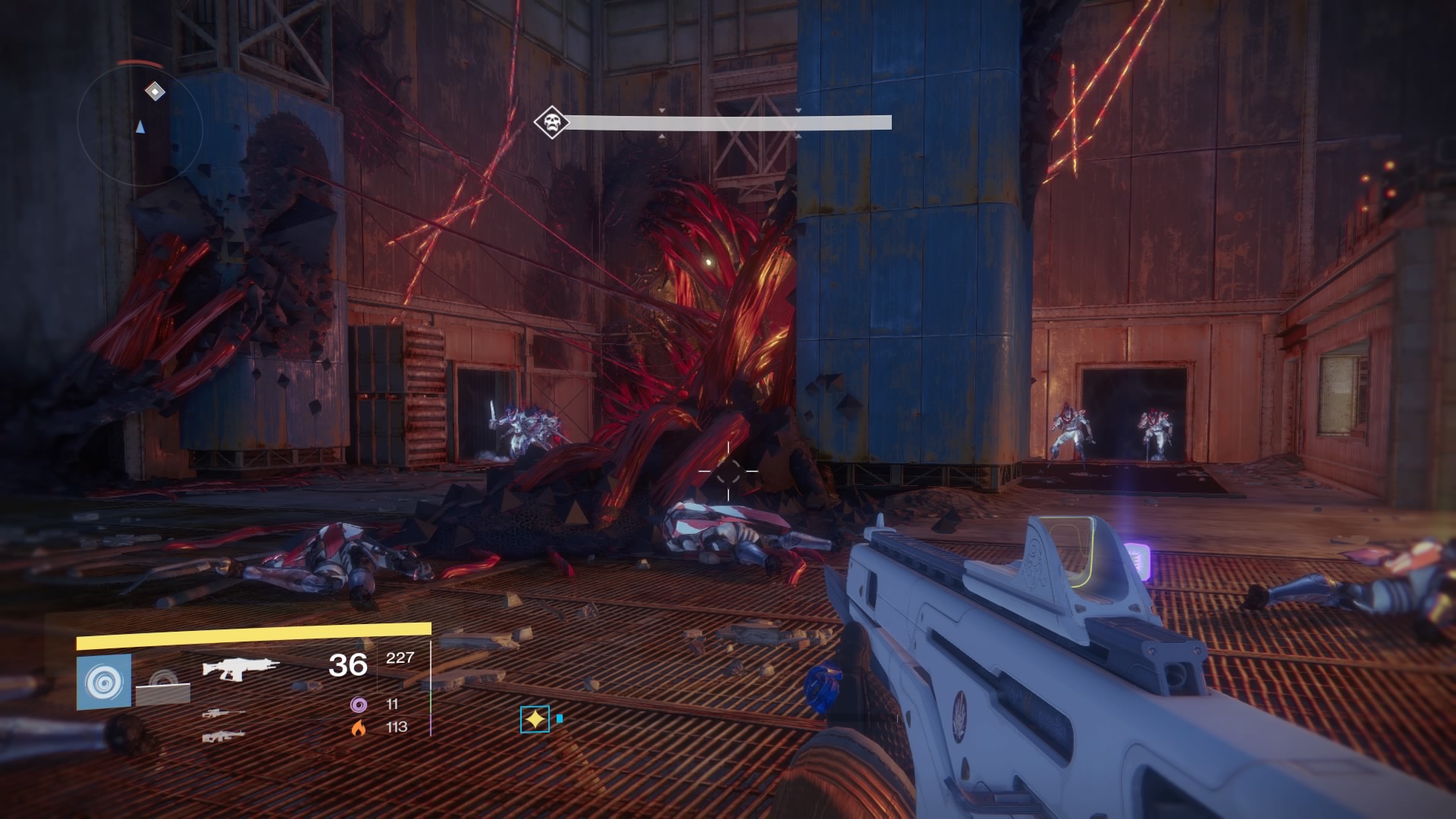Screen dimensions: 1456x819
Task: Click the boss skull icon
Action: click(551, 122)
